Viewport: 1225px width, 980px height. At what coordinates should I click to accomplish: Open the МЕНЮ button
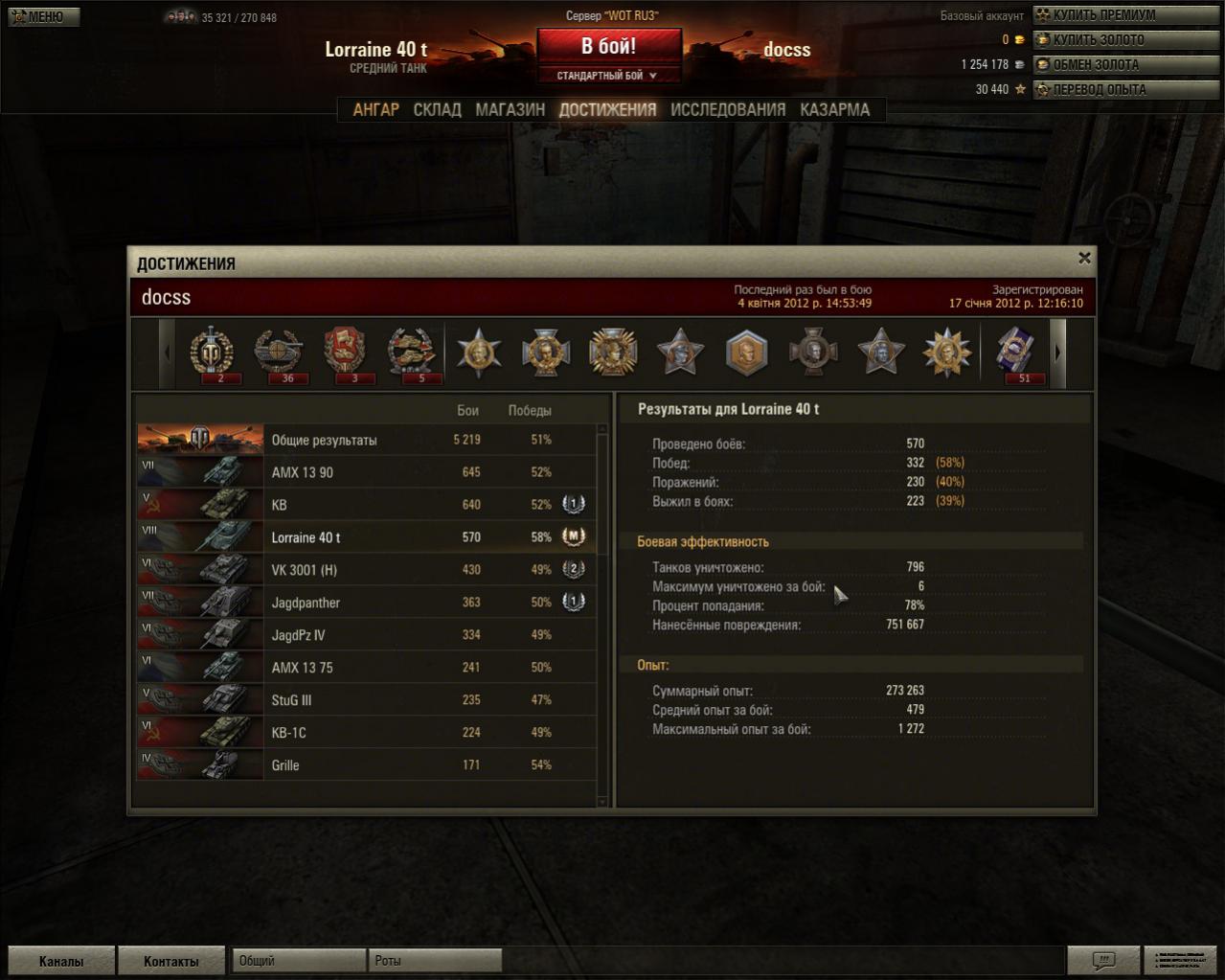tap(43, 16)
